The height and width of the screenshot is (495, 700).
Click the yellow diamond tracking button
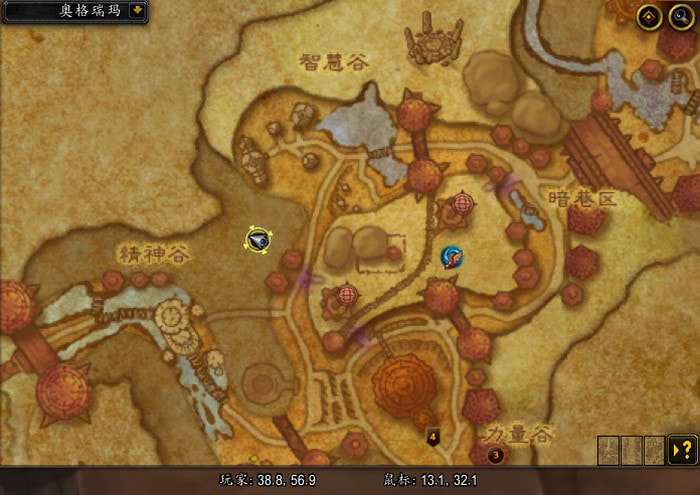(648, 16)
